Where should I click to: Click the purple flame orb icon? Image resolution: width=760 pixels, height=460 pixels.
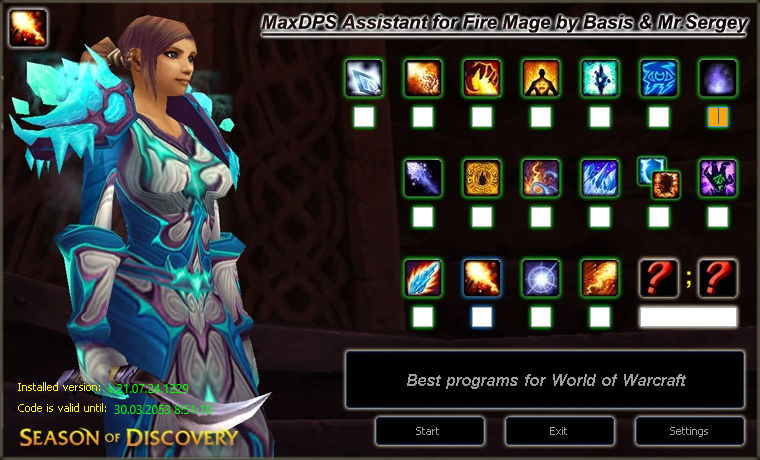point(718,78)
